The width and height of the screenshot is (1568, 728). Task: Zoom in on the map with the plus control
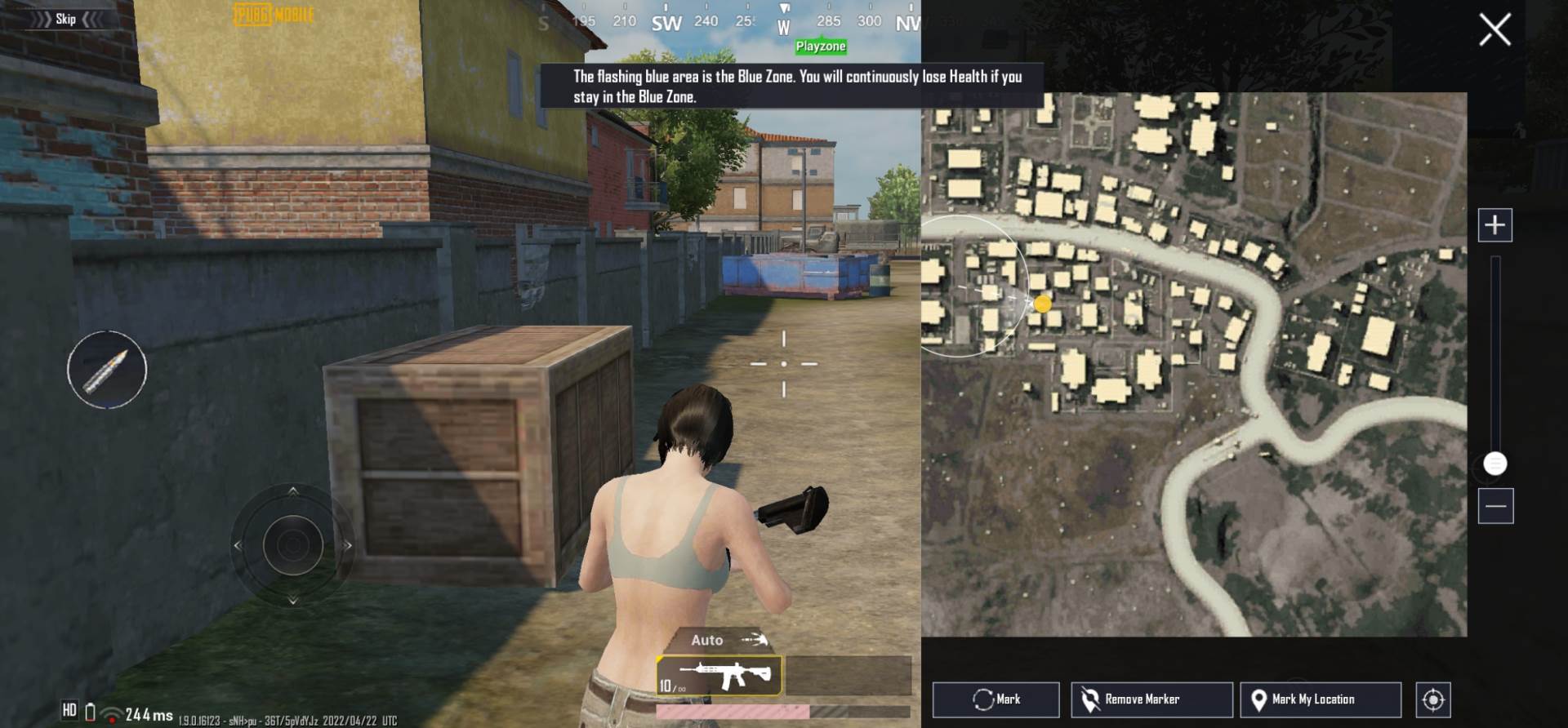pyautogui.click(x=1495, y=224)
